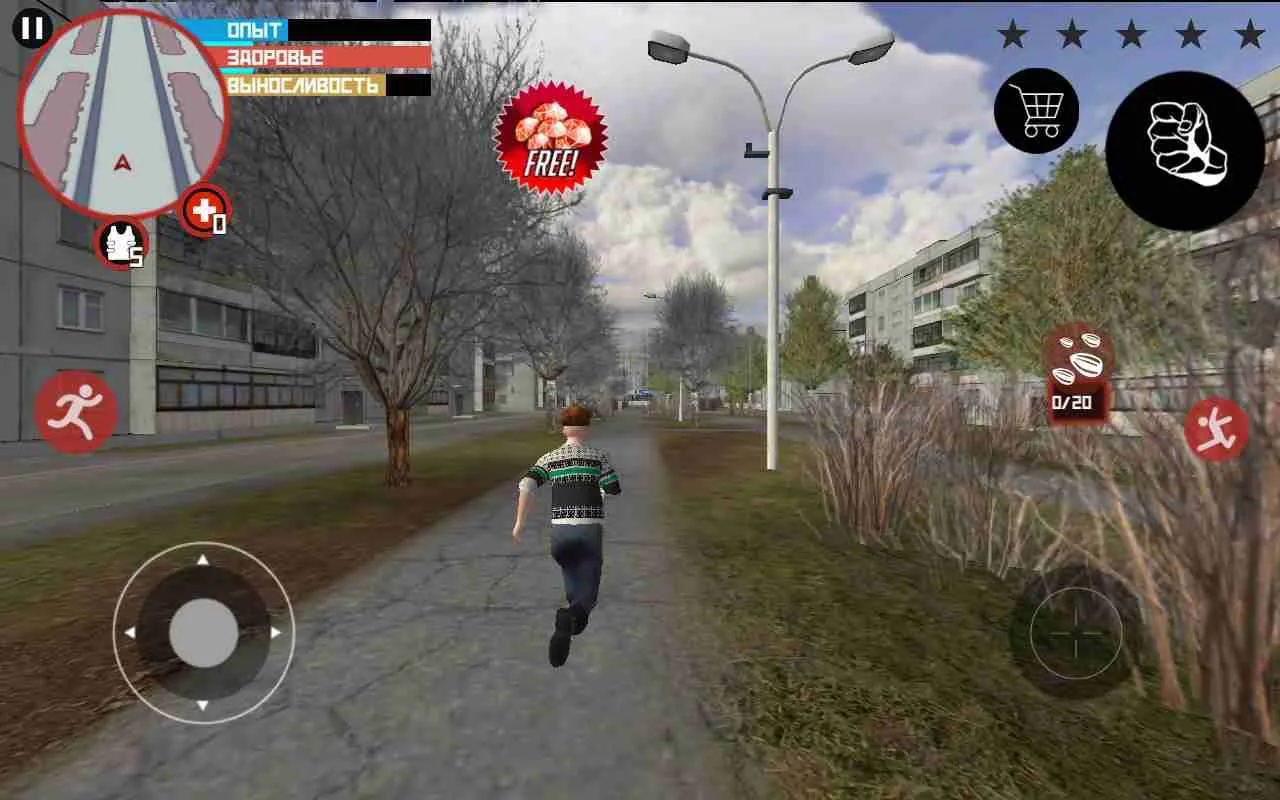The height and width of the screenshot is (800, 1280).
Task: Open the circular minimap
Action: (x=125, y=110)
